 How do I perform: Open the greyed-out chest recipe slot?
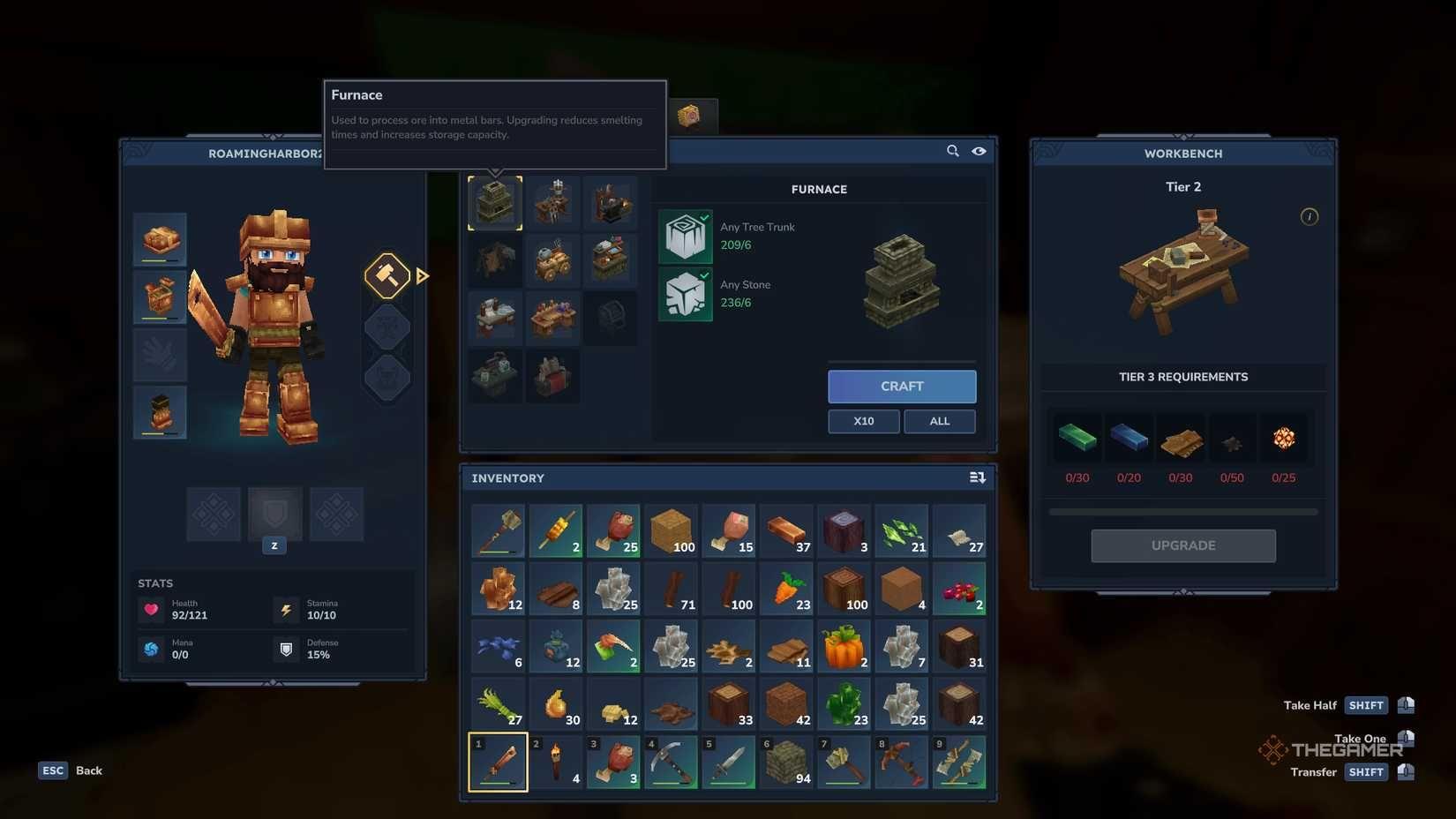click(612, 319)
